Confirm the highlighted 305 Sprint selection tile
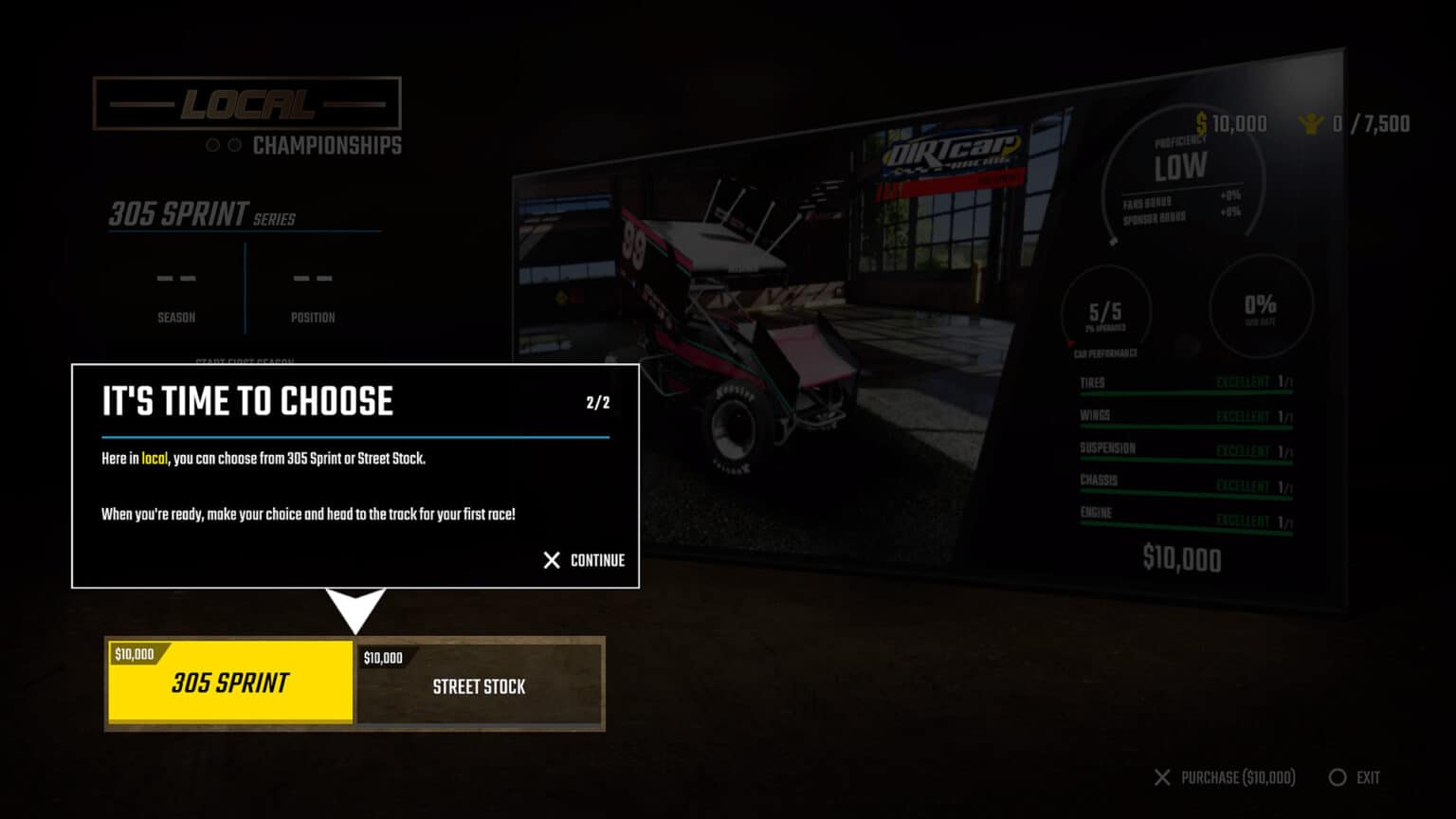This screenshot has width=1456, height=819. pos(230,682)
